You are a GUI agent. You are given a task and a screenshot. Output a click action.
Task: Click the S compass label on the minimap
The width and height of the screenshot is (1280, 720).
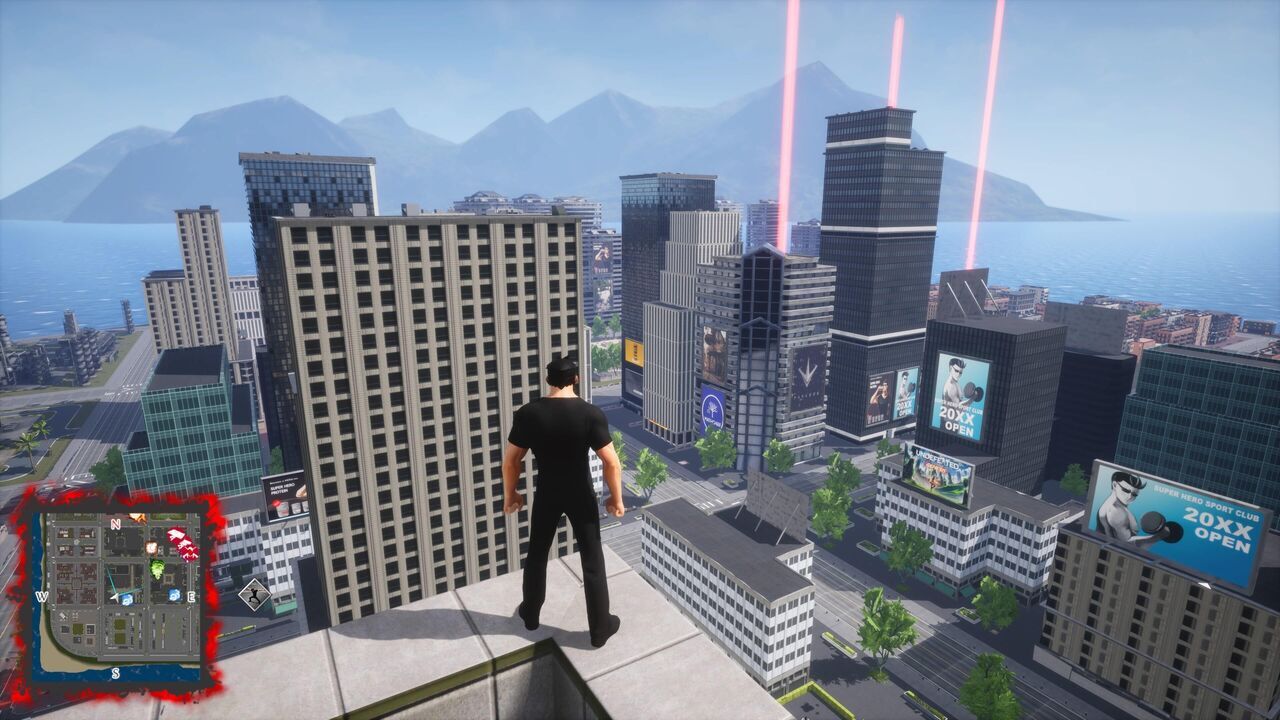115,674
